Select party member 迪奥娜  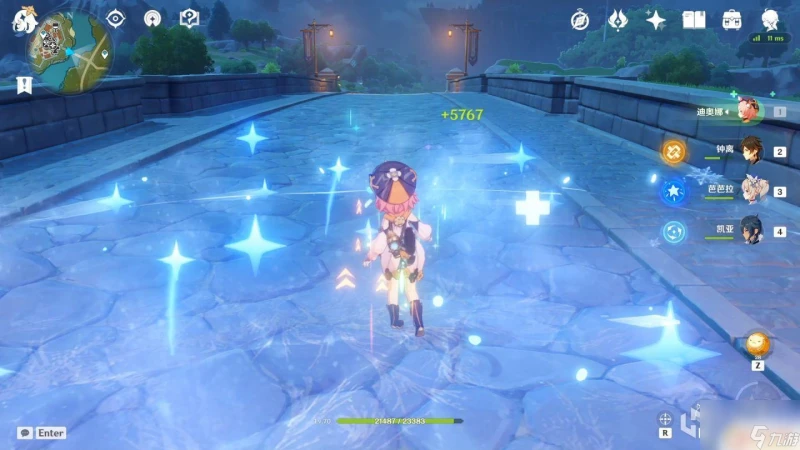tap(749, 110)
